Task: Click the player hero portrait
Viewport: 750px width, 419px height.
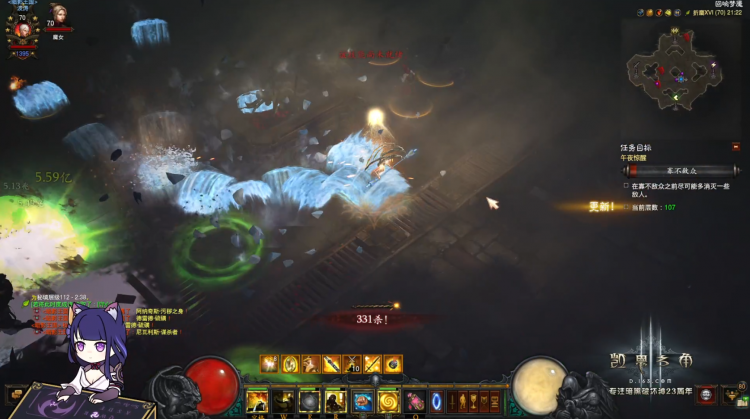Action: click(x=21, y=26)
